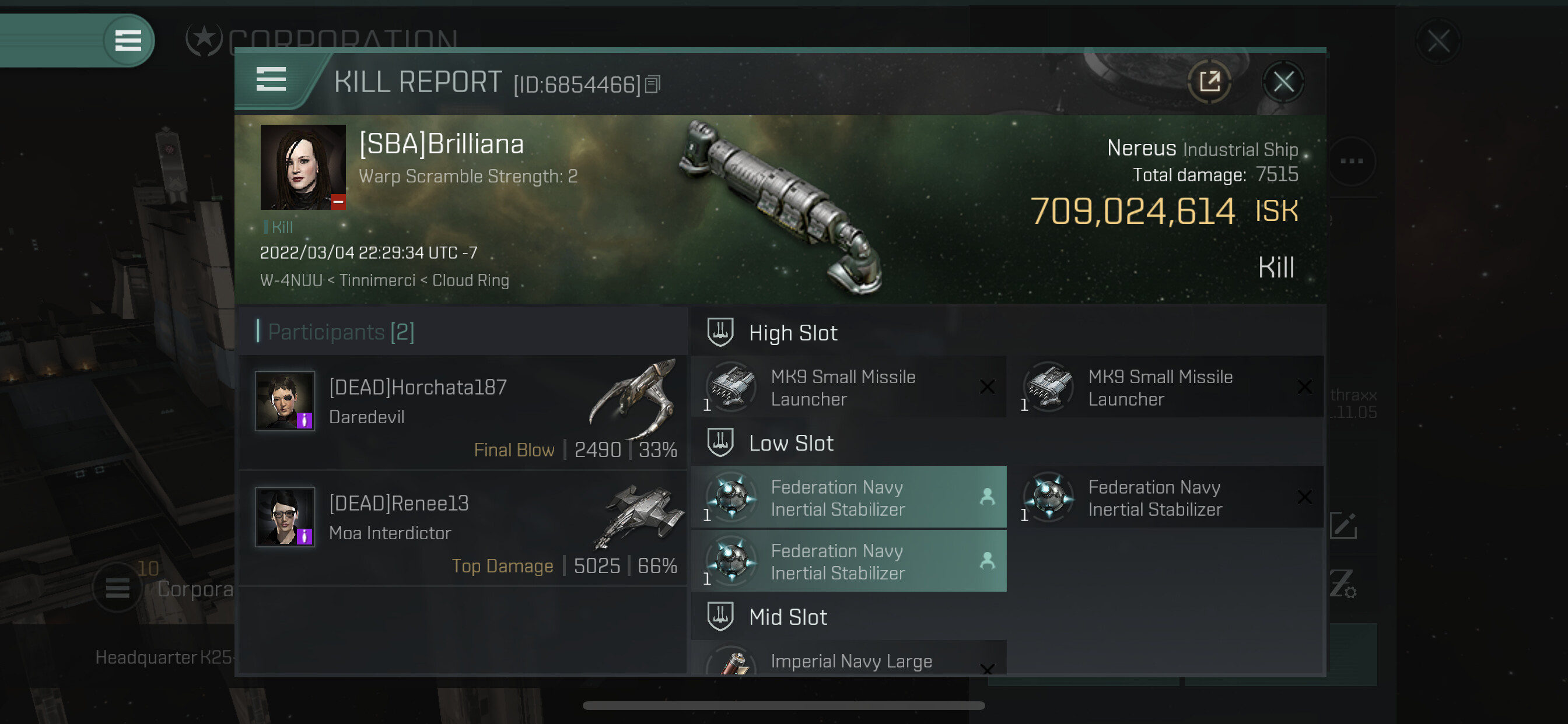Open Renee13's portrait

coord(284,516)
